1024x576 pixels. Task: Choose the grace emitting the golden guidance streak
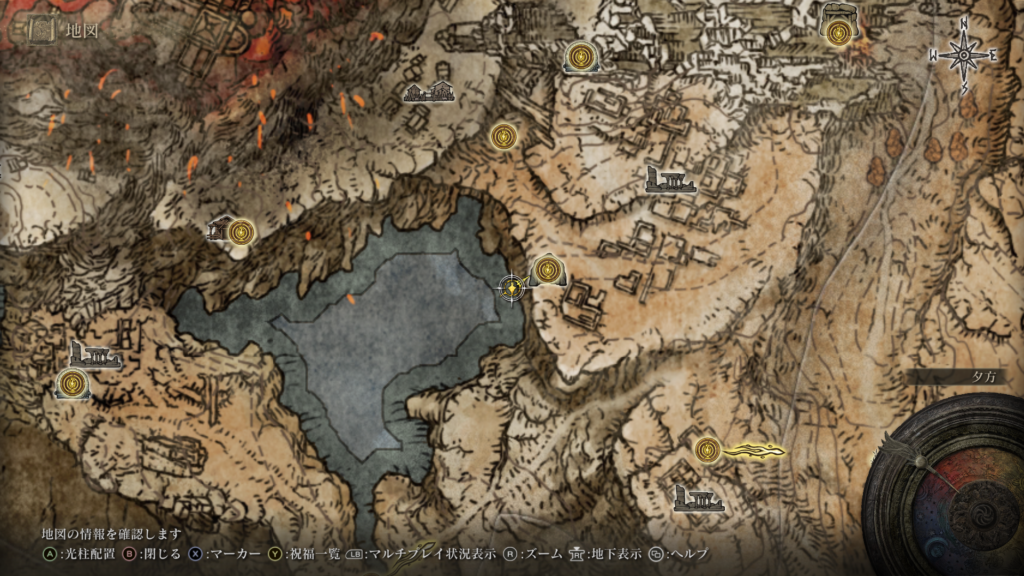click(708, 450)
